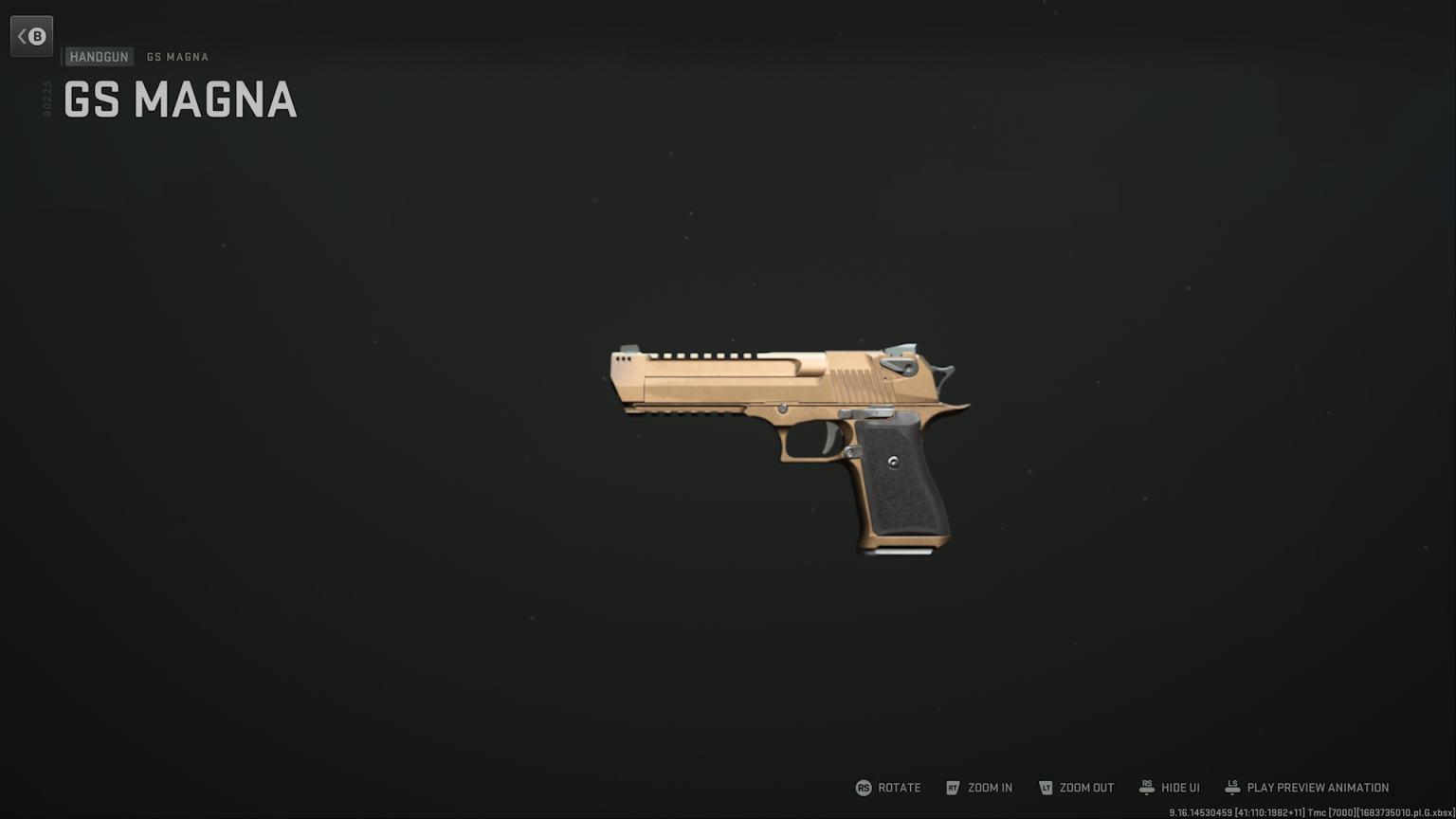Toggle Hide UI option

[1169, 788]
